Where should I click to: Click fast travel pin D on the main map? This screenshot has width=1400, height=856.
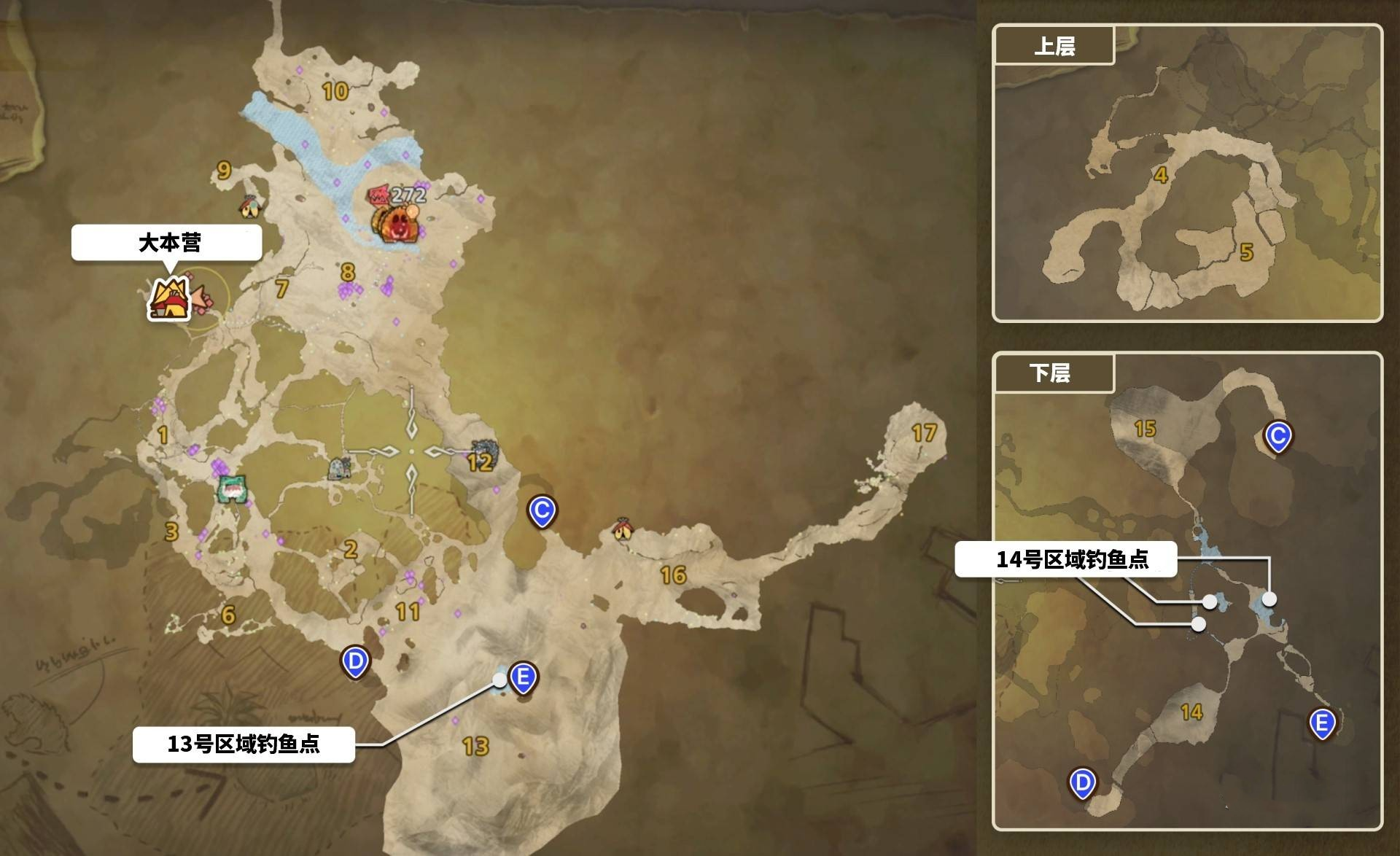355,661
